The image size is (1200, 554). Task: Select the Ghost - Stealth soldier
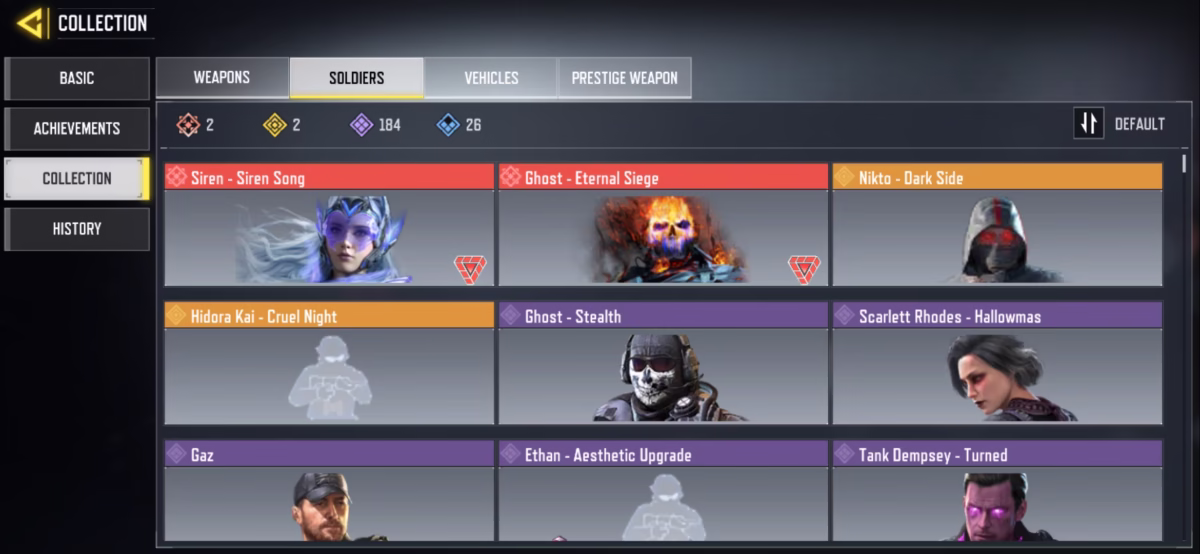pos(663,365)
